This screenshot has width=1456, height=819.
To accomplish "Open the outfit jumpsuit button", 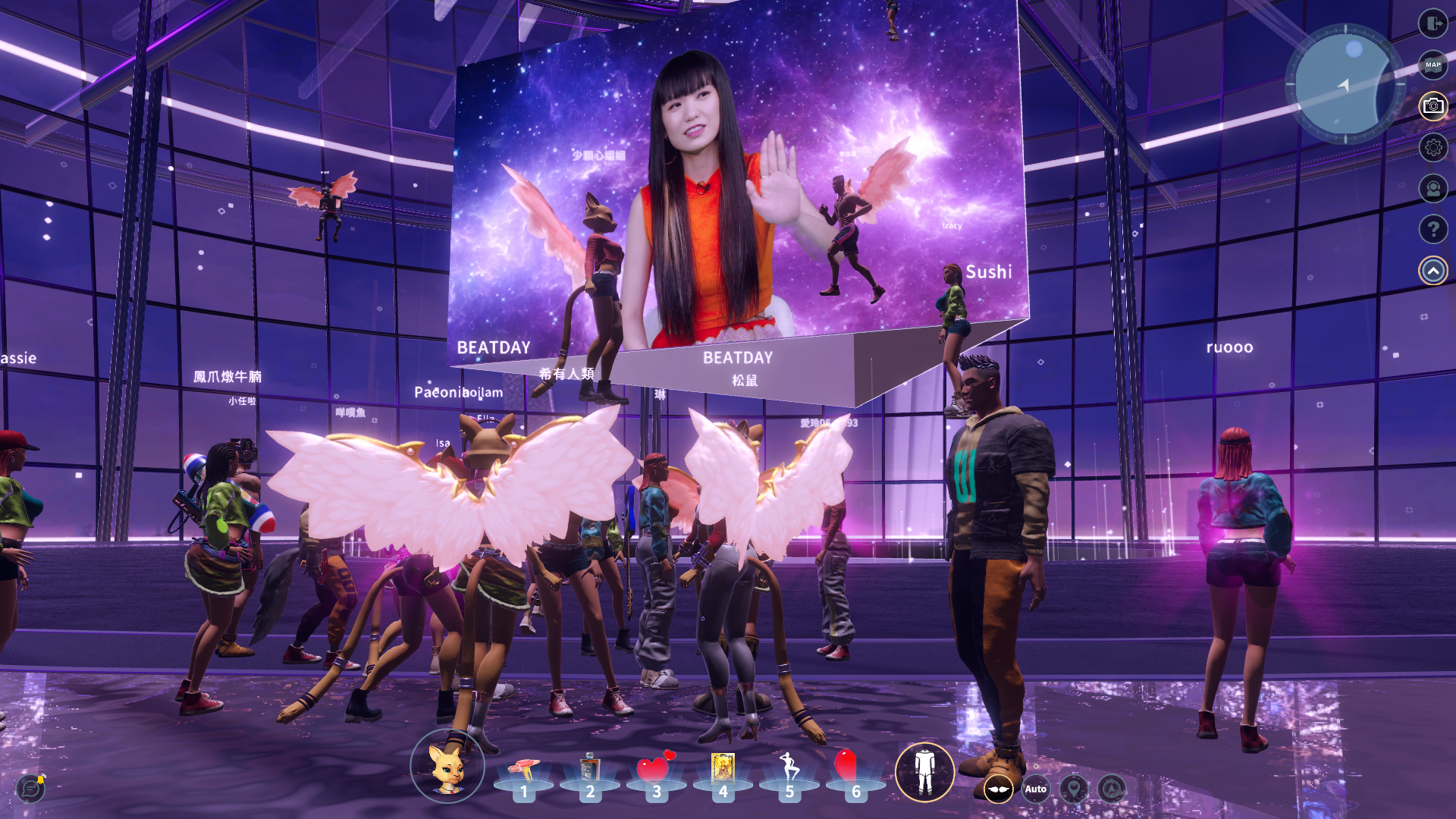I will pos(924,772).
